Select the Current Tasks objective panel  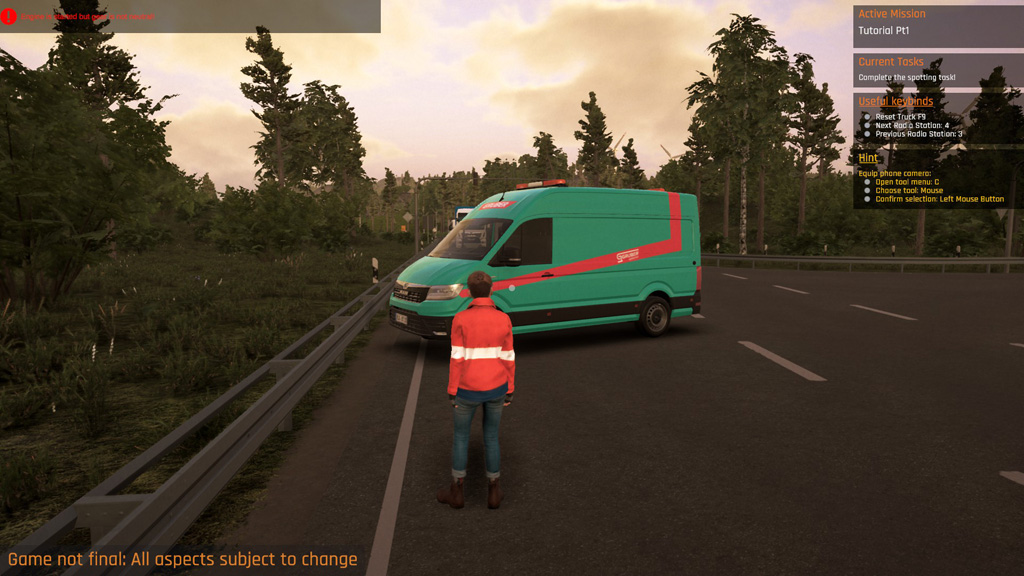pyautogui.click(x=937, y=69)
